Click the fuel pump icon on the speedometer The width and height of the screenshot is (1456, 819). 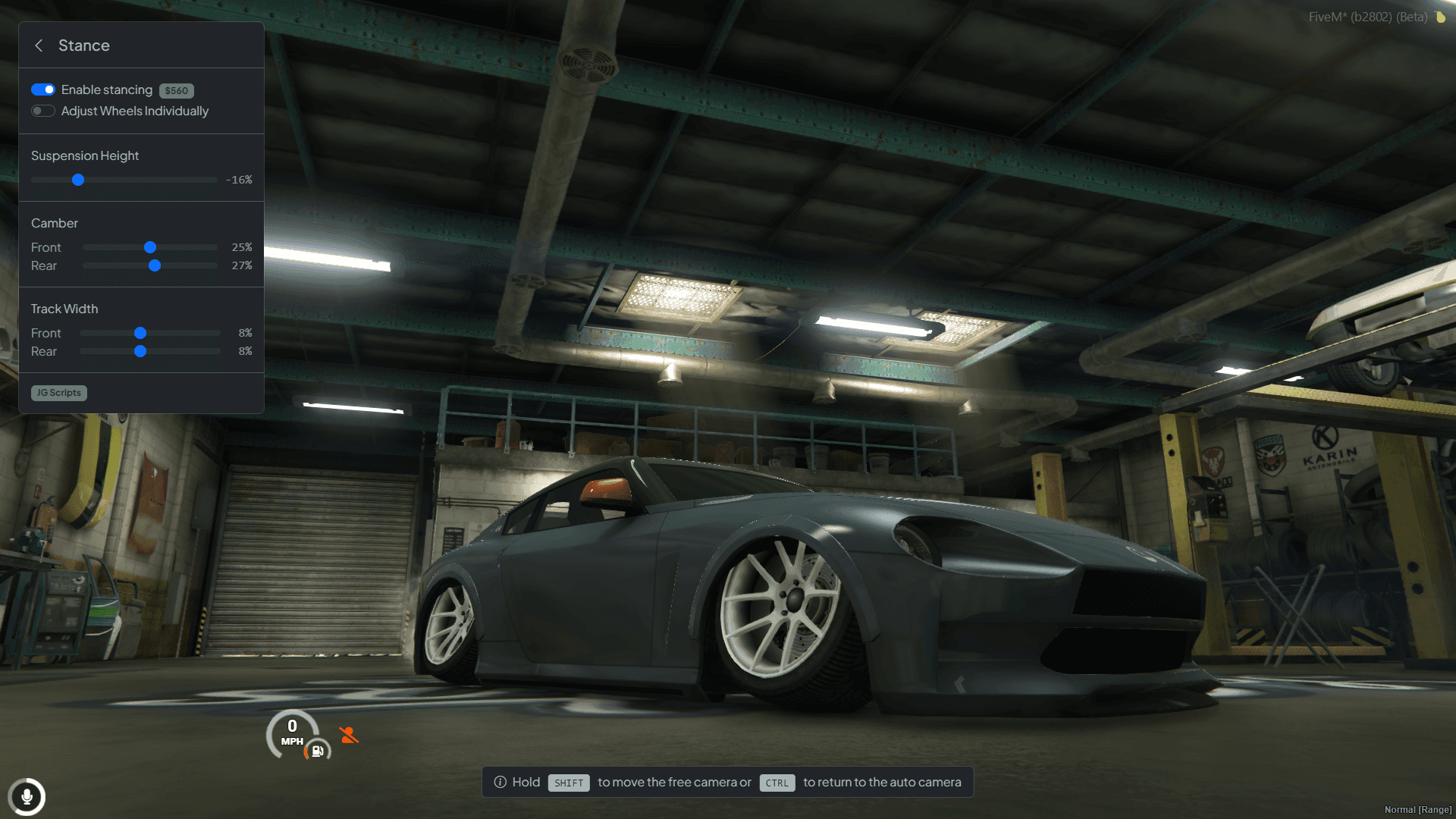coord(317,752)
